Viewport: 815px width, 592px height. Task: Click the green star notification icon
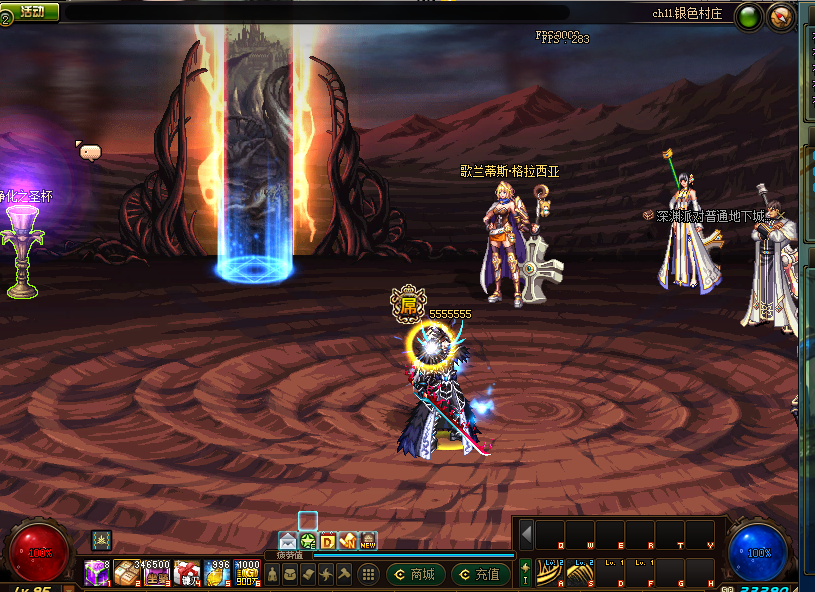(x=308, y=541)
